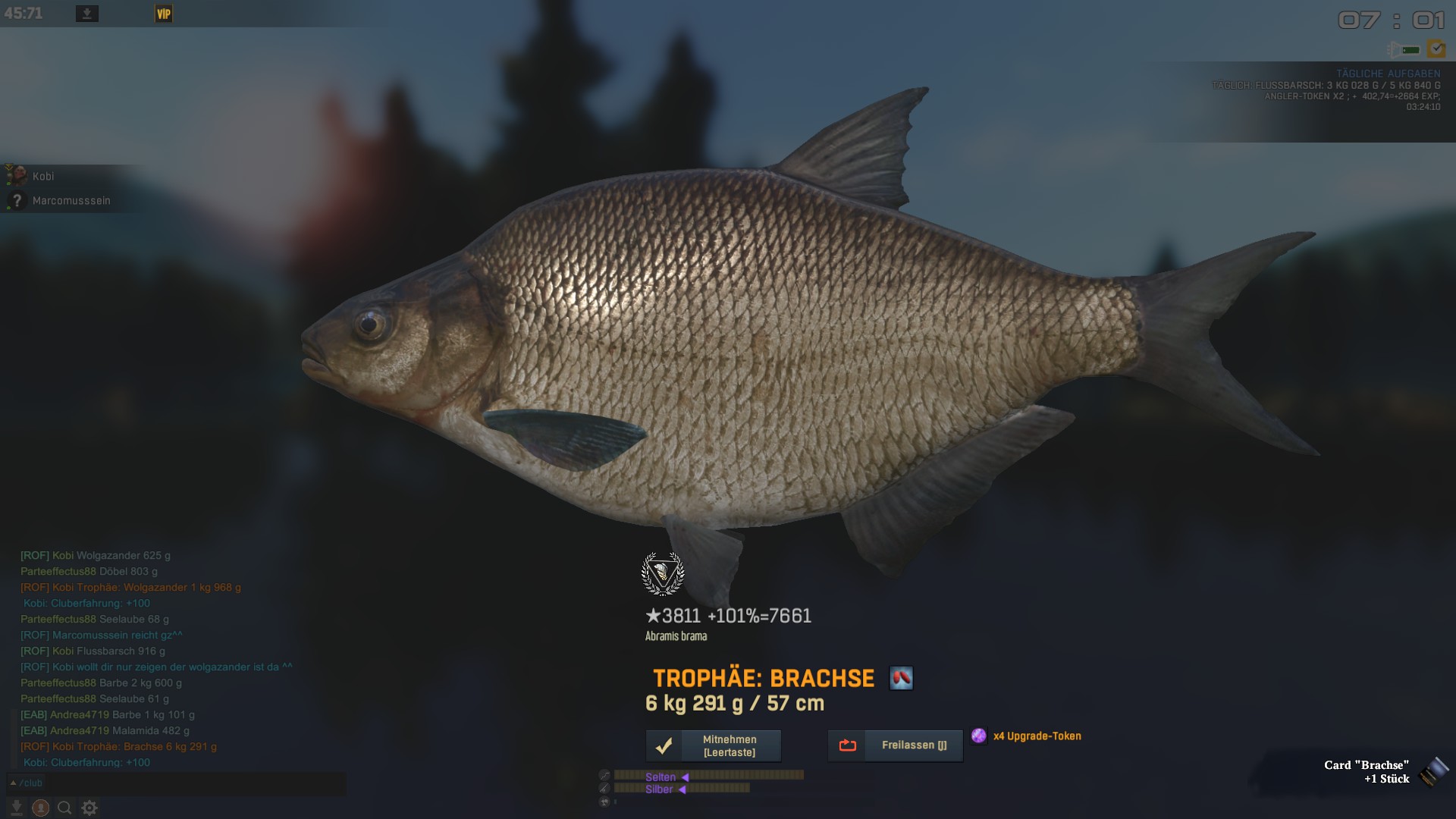Keep the fish with Mitnehmen

tap(713, 745)
